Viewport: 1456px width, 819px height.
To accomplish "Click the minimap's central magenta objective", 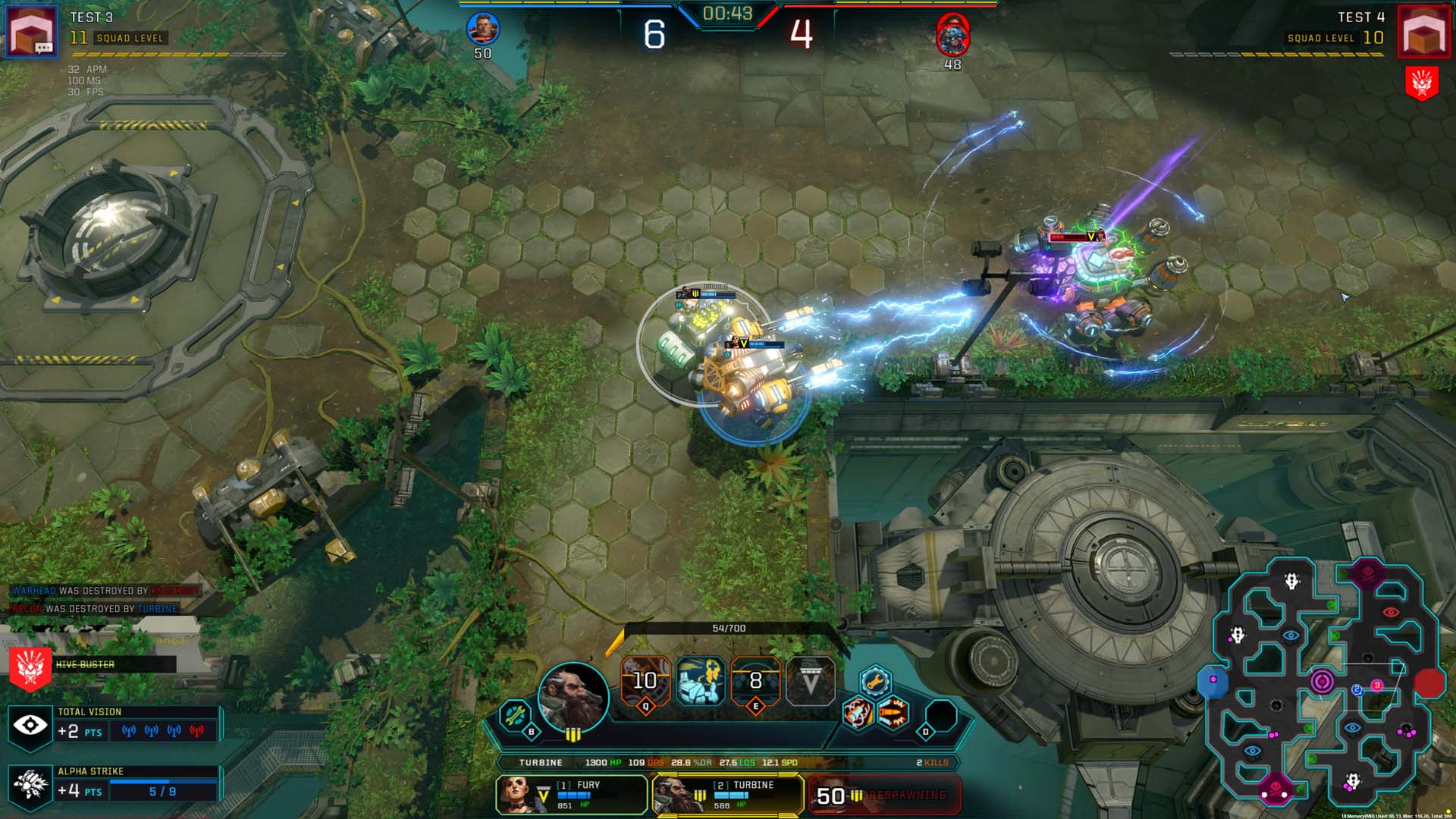I will 1322,681.
